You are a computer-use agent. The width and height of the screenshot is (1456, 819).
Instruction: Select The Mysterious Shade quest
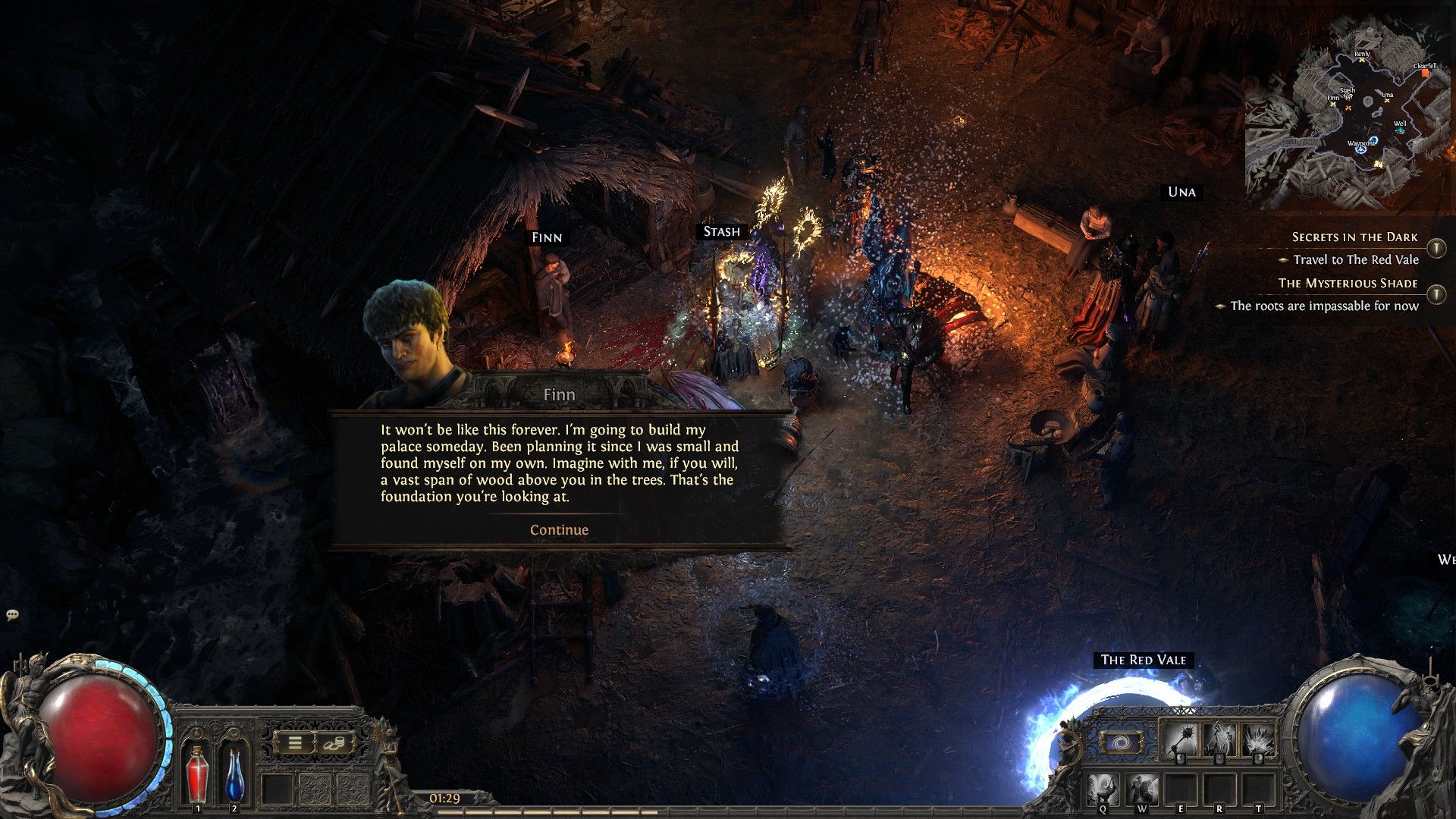1348,283
